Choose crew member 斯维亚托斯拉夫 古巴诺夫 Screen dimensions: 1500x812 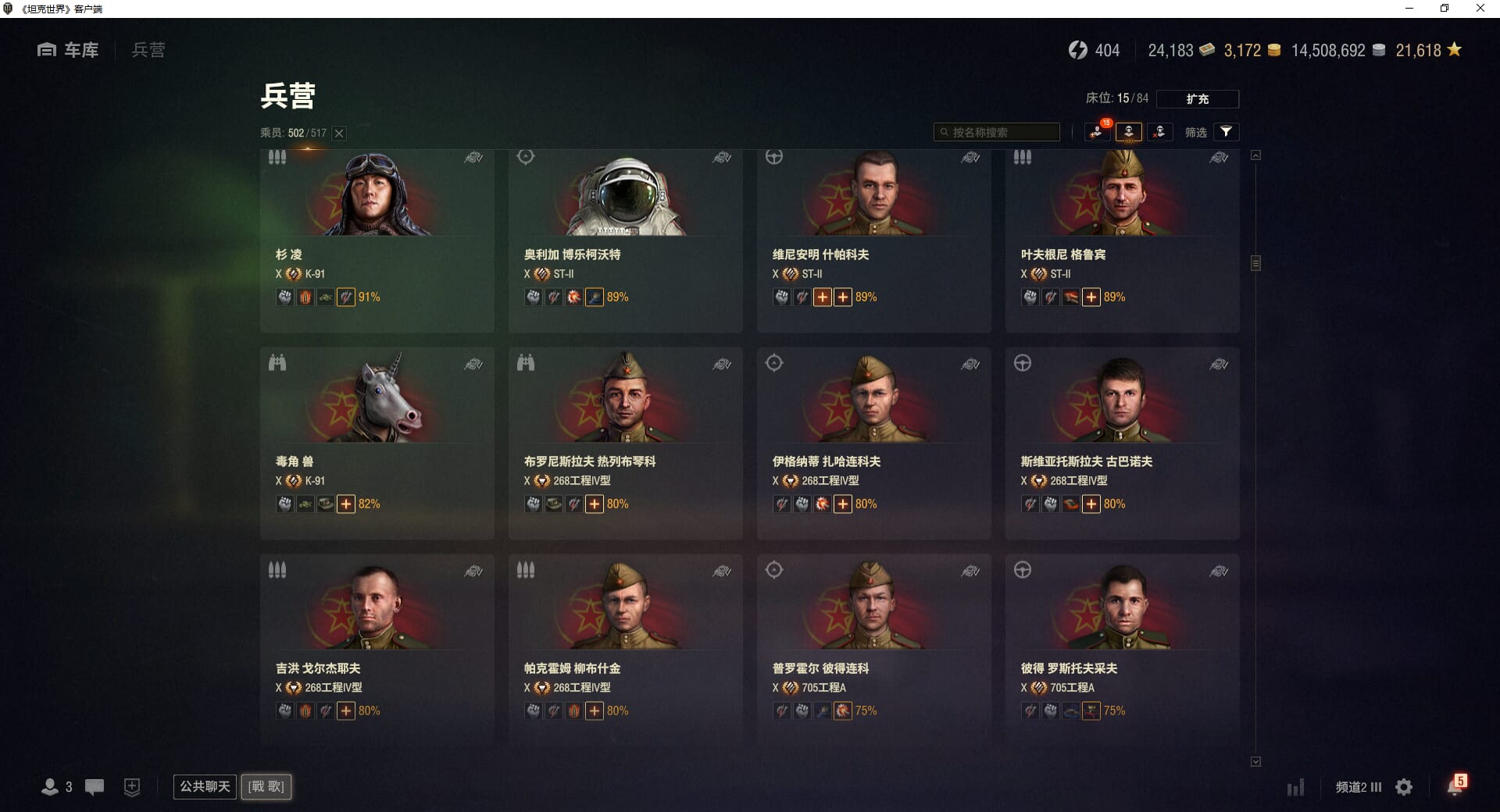1122,443
